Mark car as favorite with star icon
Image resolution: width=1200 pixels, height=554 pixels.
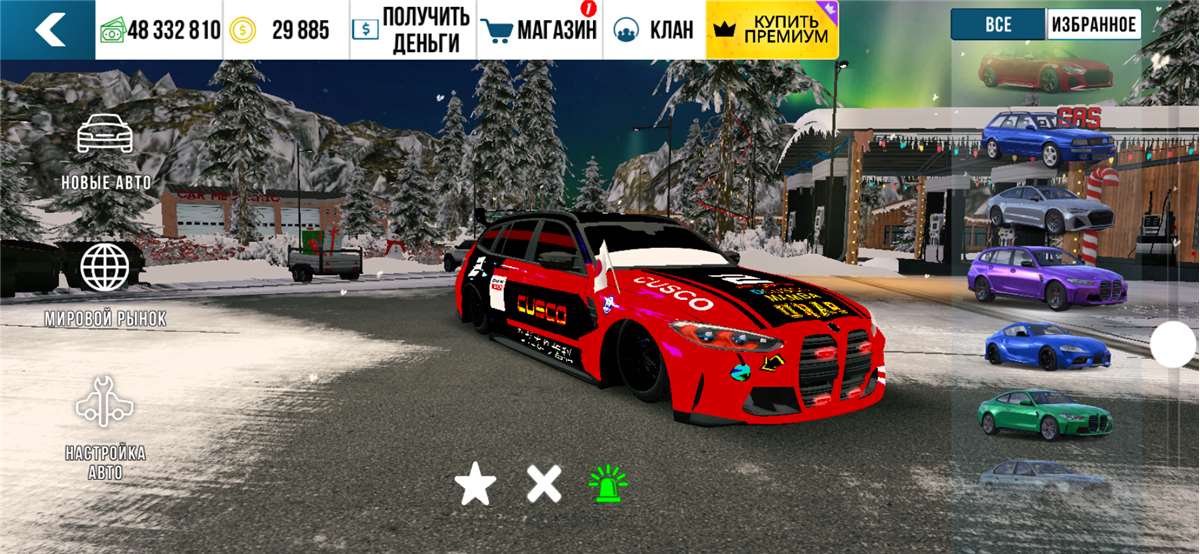point(475,486)
